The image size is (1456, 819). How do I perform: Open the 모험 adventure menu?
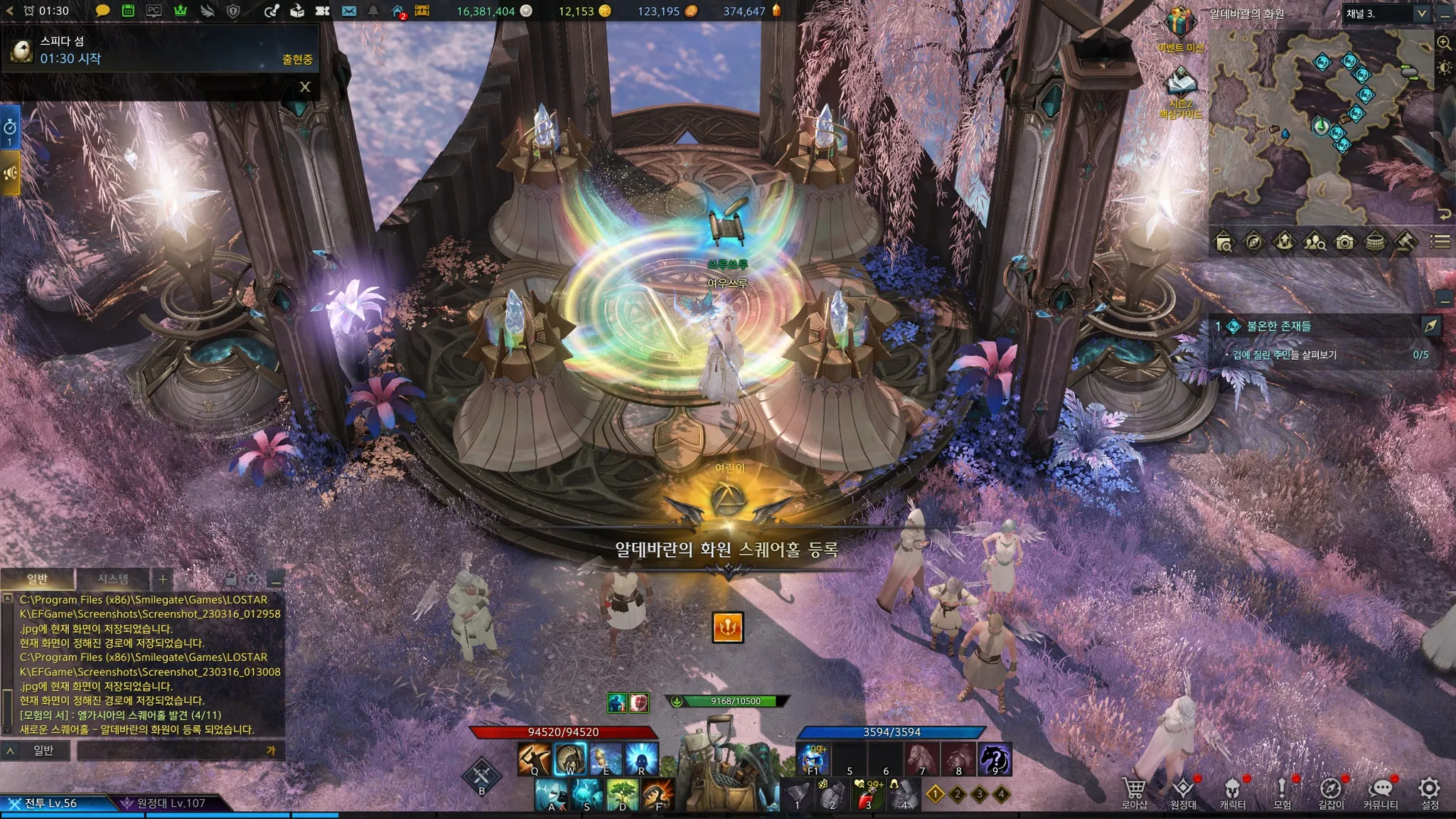[1282, 791]
